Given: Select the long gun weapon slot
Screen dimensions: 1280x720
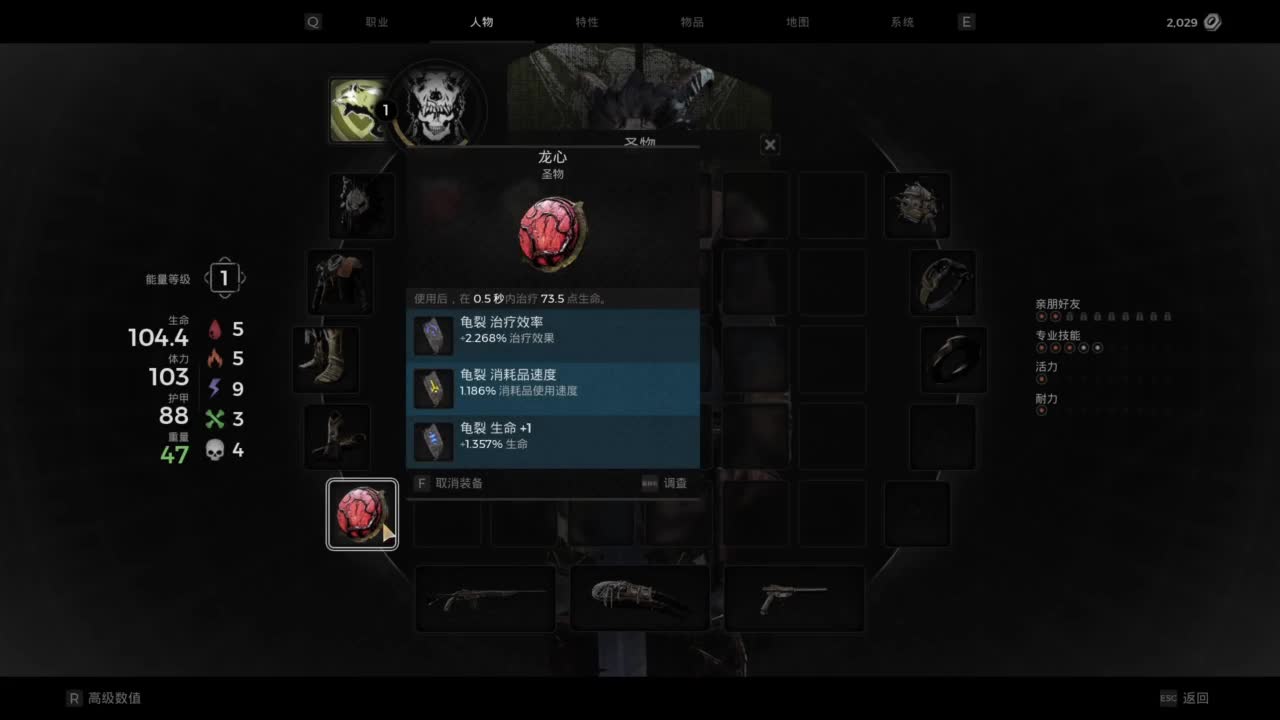Looking at the screenshot, I should (485, 597).
